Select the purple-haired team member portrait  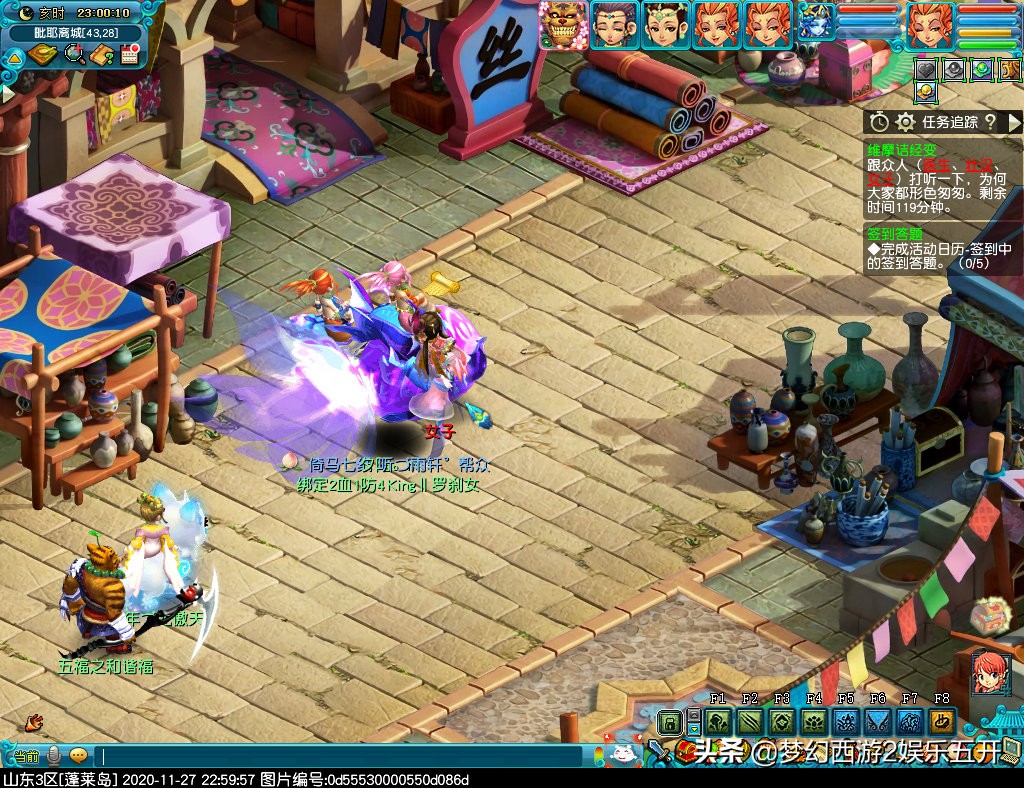(613, 24)
